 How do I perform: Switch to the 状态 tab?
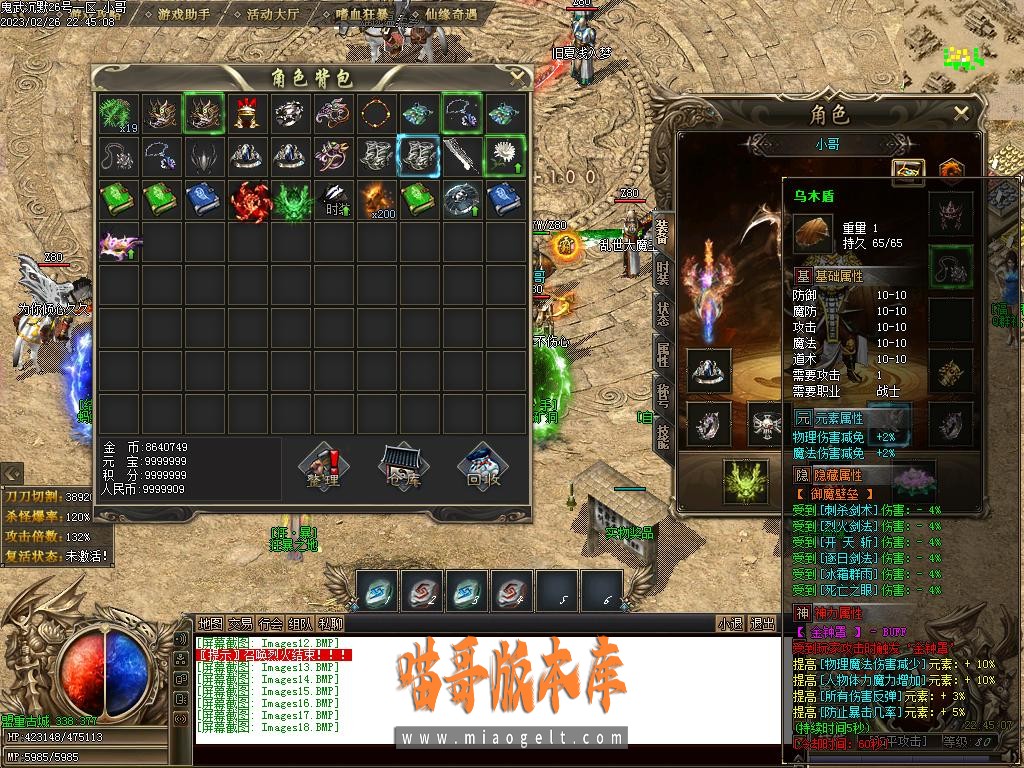pyautogui.click(x=662, y=312)
